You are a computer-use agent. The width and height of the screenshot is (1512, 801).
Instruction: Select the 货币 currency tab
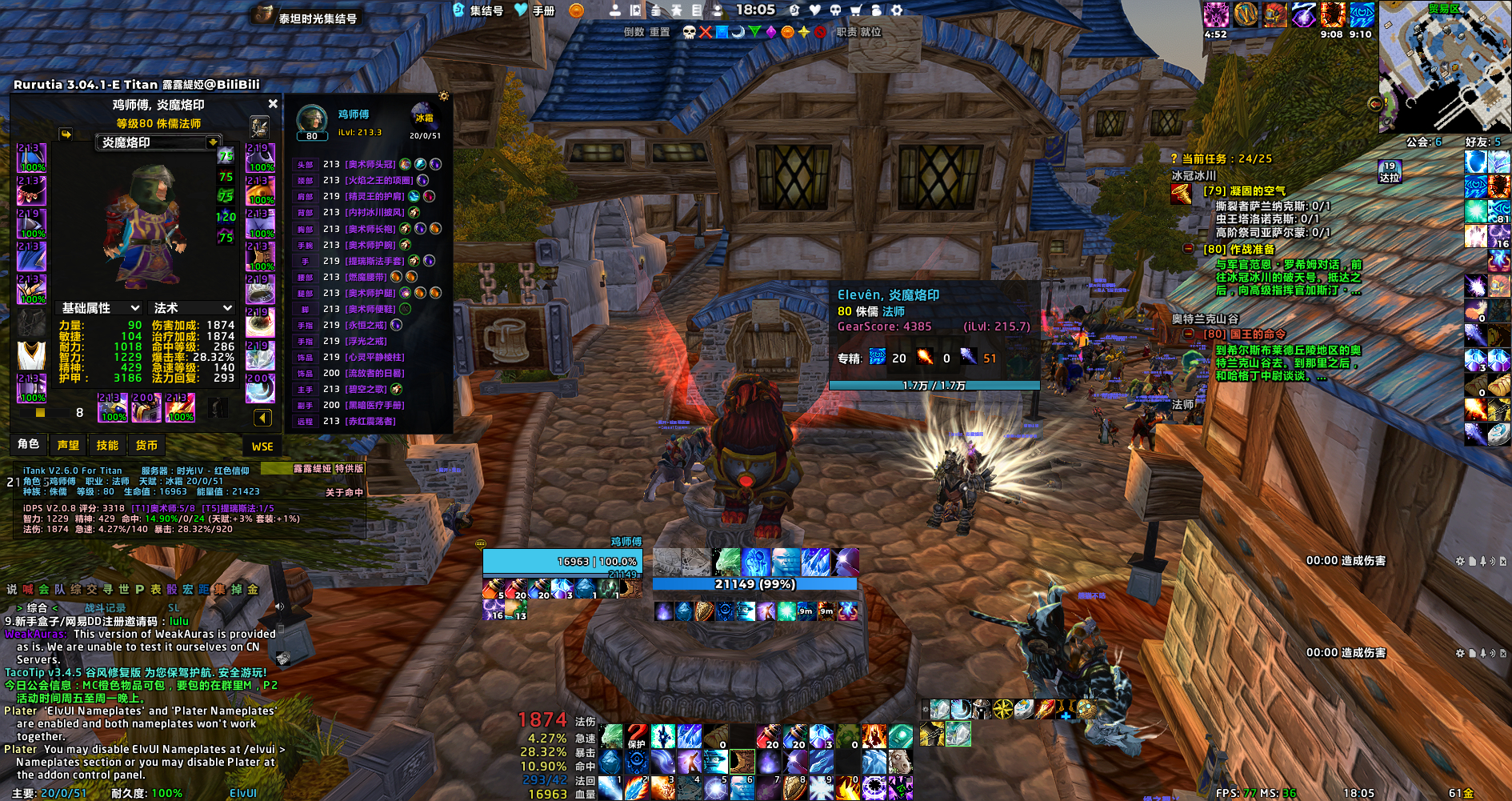146,445
